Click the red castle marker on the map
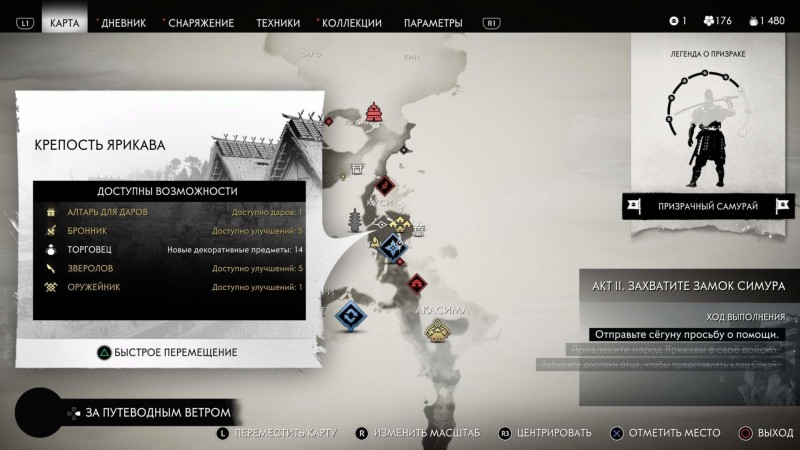The height and width of the screenshot is (450, 800). 375,112
